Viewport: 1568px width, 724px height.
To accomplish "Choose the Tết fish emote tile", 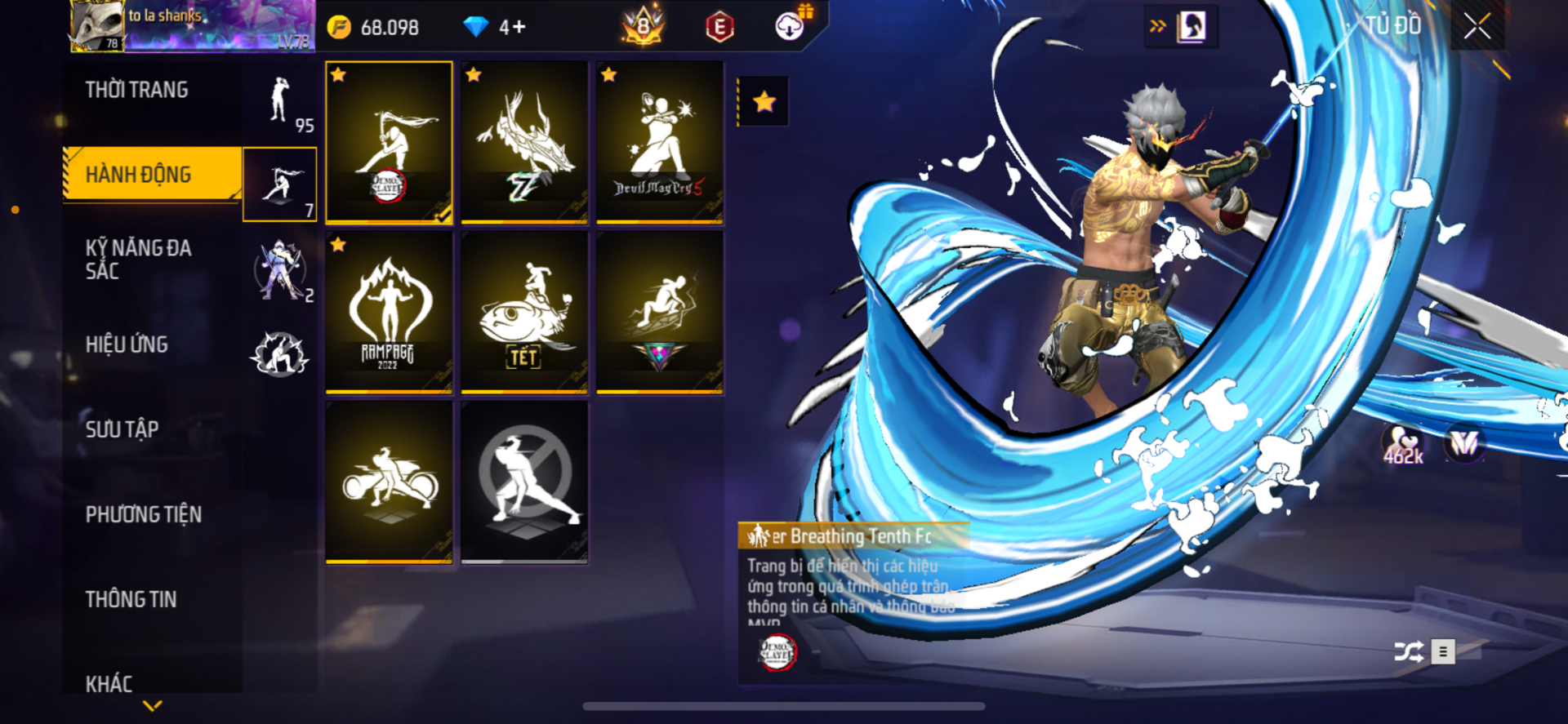I will coord(524,312).
